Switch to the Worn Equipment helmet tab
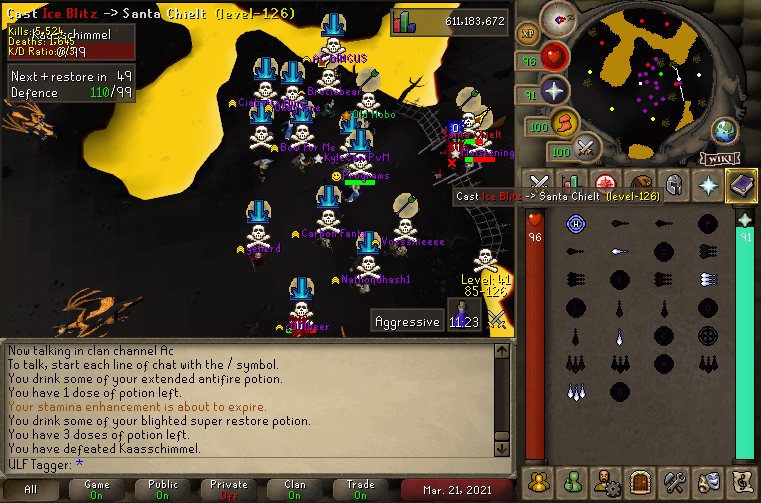This screenshot has width=761, height=503. point(674,184)
